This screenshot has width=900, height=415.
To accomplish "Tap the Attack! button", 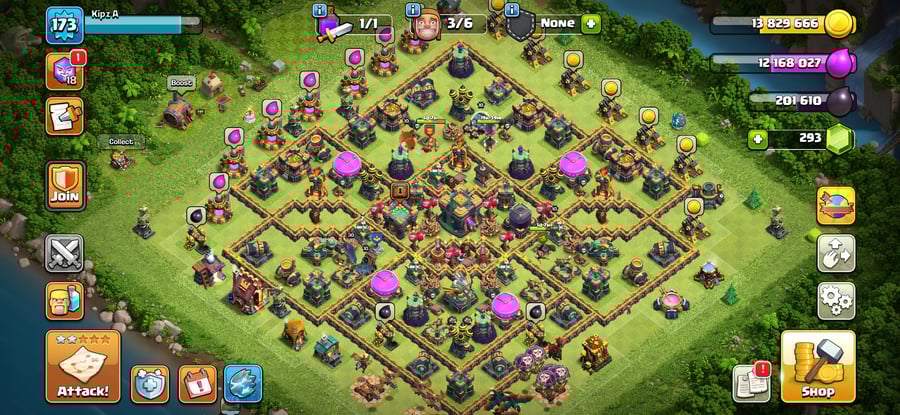I will click(83, 366).
